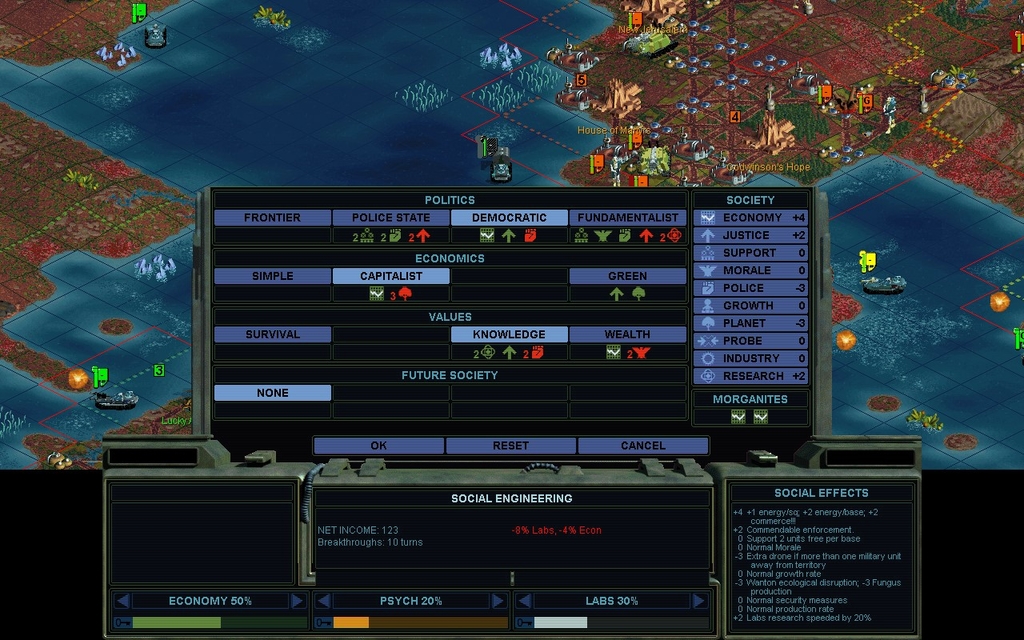Select Simple economics
Viewport: 1024px width, 640px height.
click(x=272, y=276)
